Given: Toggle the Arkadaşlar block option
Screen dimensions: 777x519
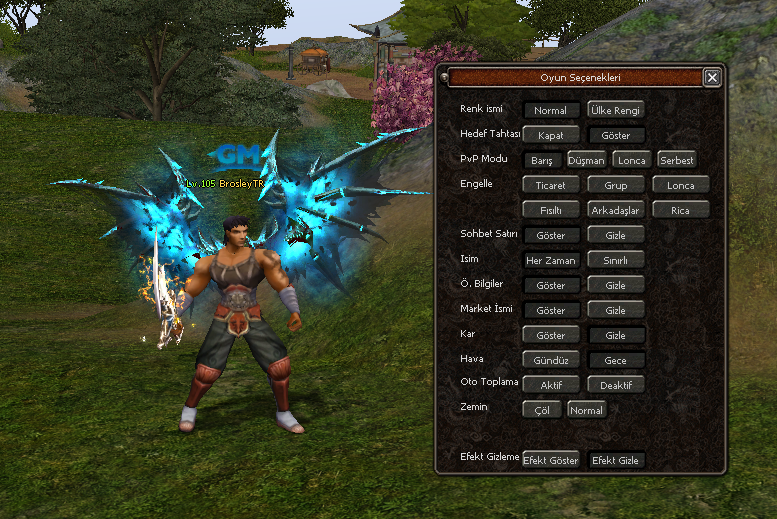Looking at the screenshot, I should 616,210.
